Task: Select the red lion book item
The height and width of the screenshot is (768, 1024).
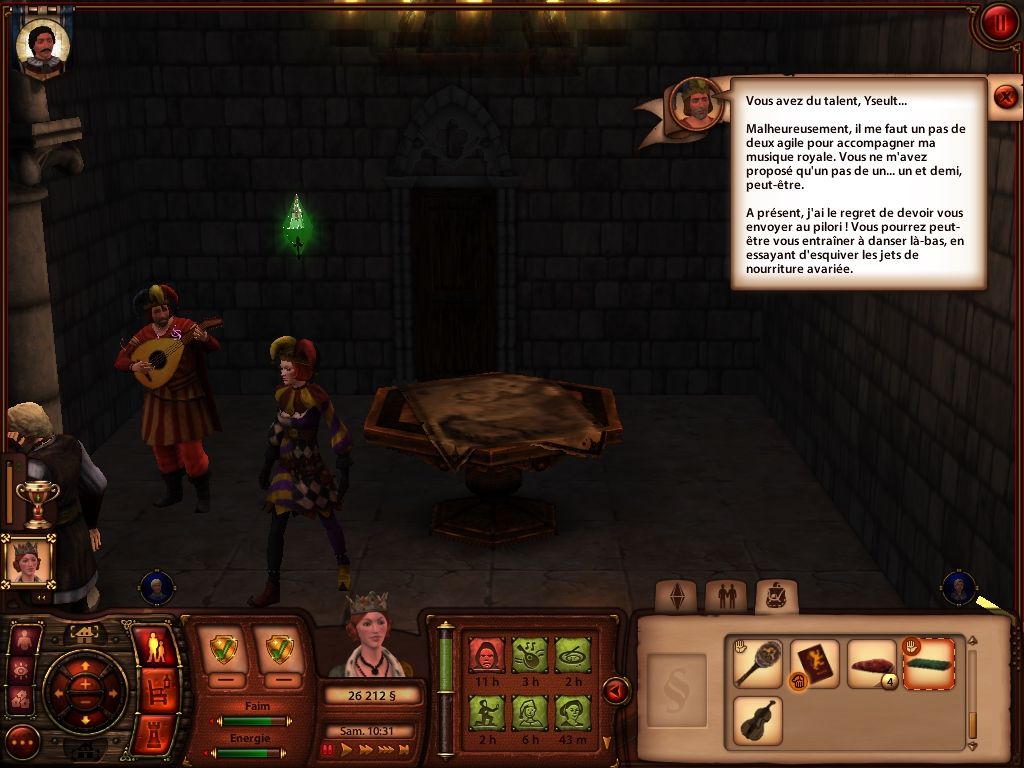Action: [815, 664]
